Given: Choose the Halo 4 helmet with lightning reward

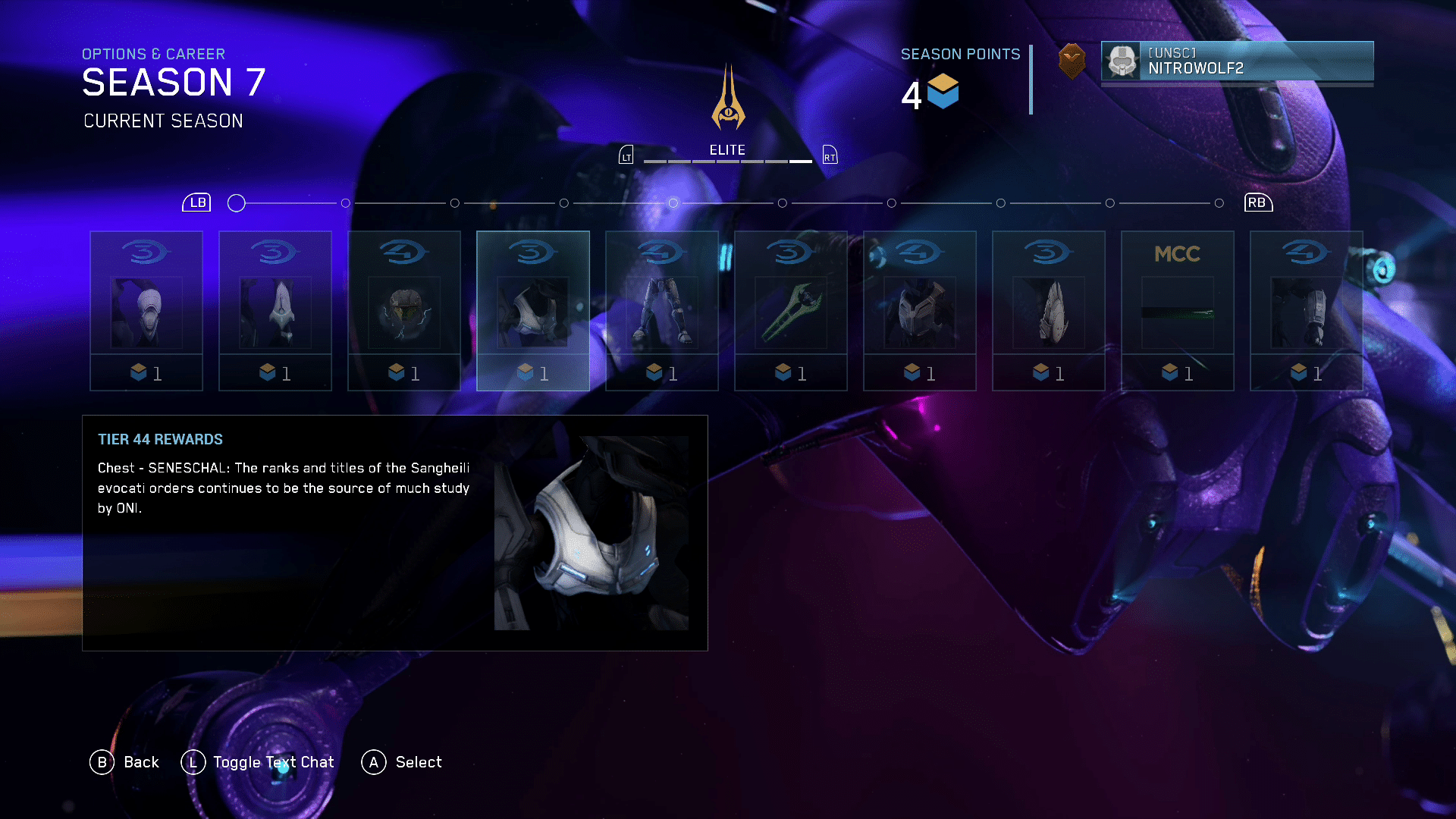Looking at the screenshot, I should click(403, 311).
